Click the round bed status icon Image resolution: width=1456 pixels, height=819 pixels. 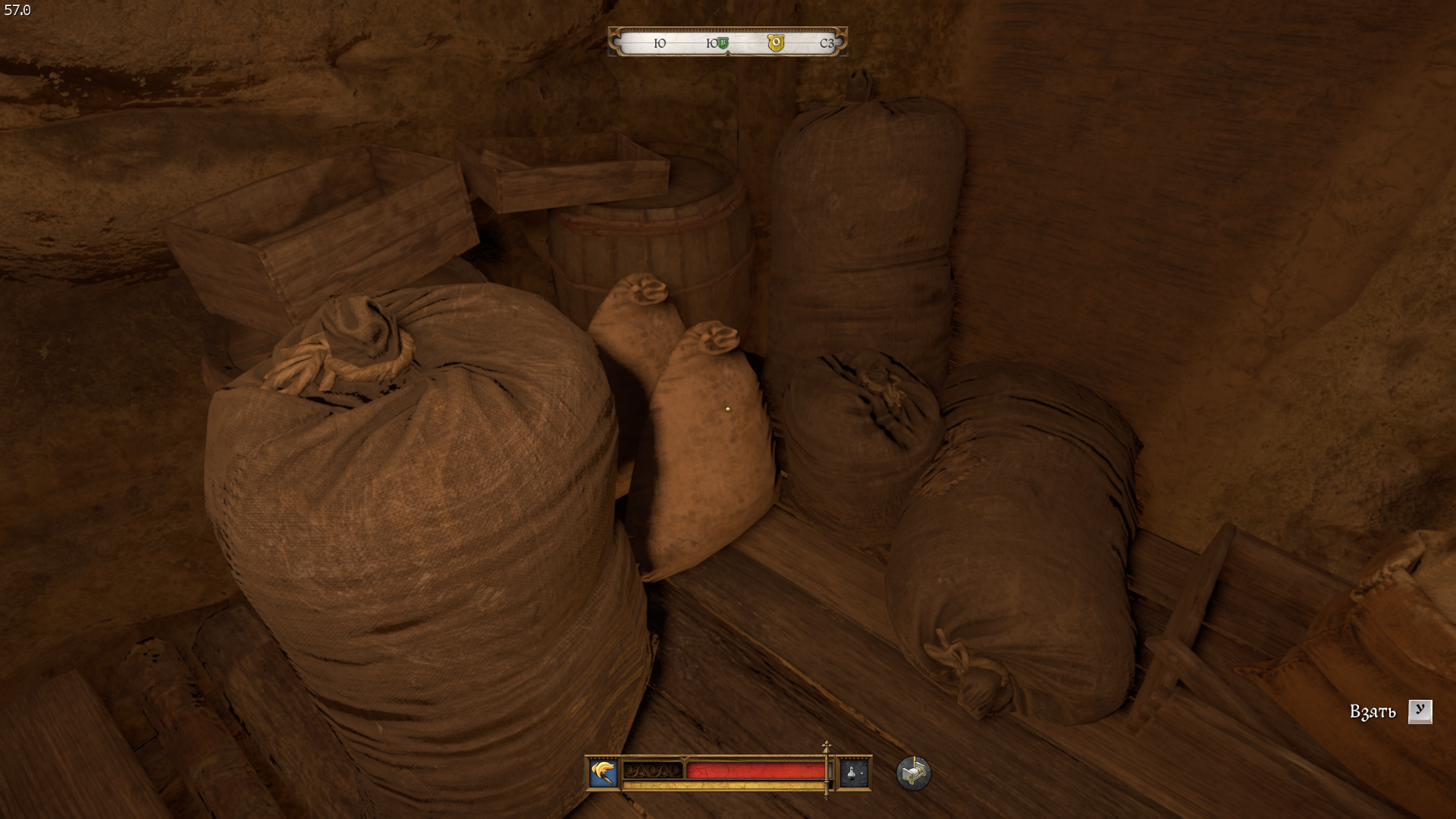pos(913,773)
